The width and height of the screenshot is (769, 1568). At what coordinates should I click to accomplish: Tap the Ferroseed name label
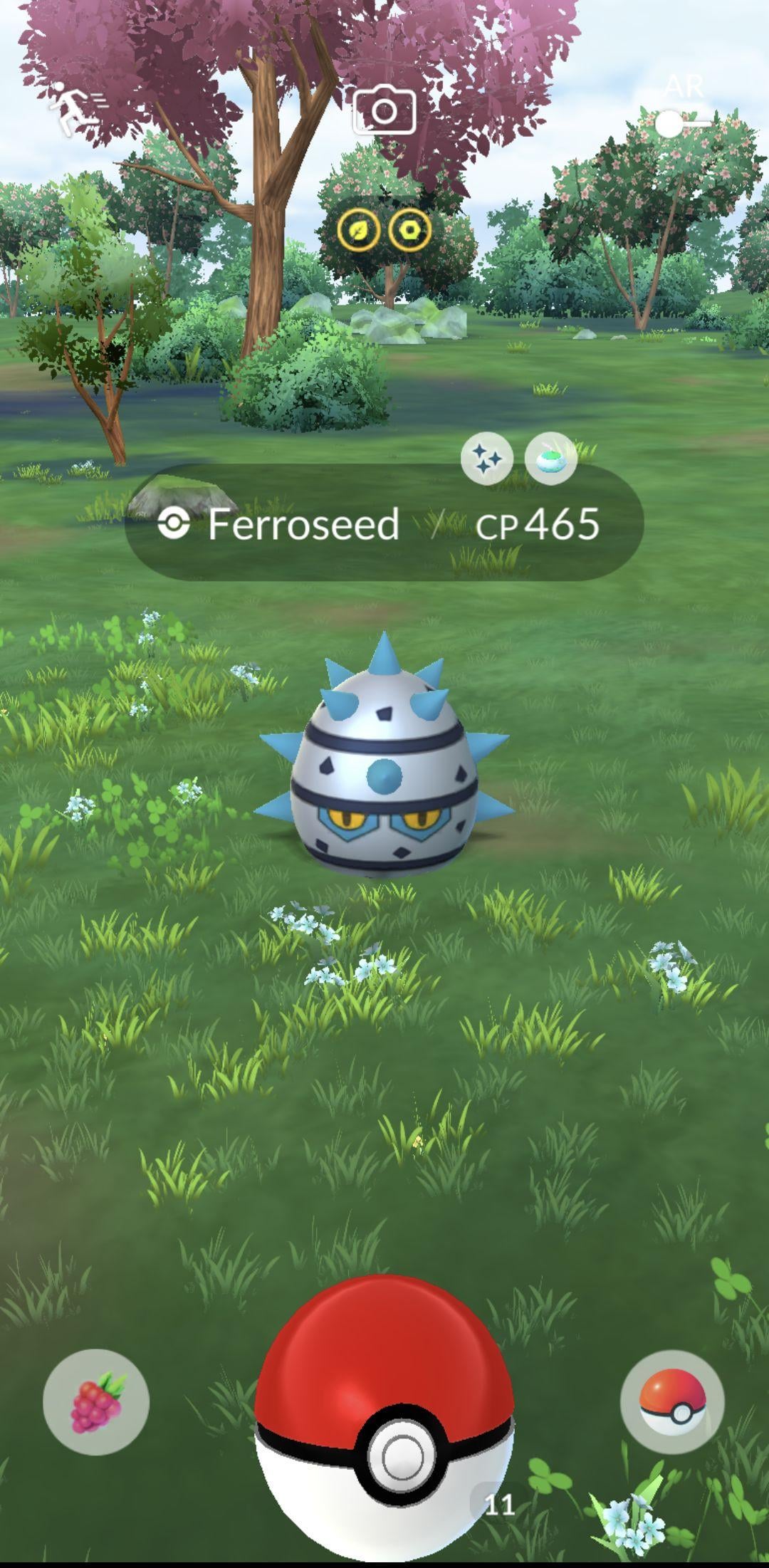[x=303, y=525]
